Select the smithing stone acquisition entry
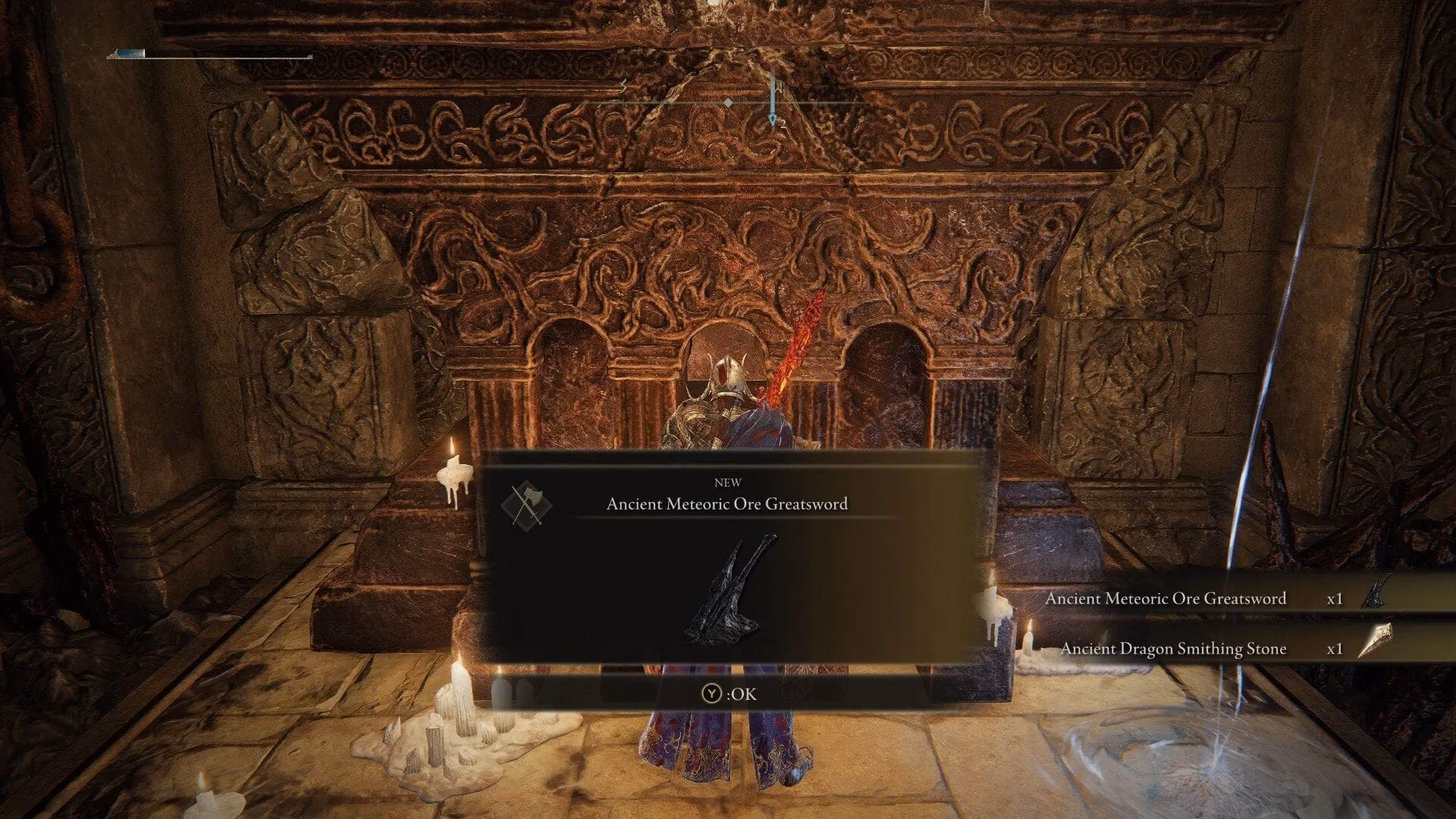The image size is (1456, 819). coord(1174,649)
